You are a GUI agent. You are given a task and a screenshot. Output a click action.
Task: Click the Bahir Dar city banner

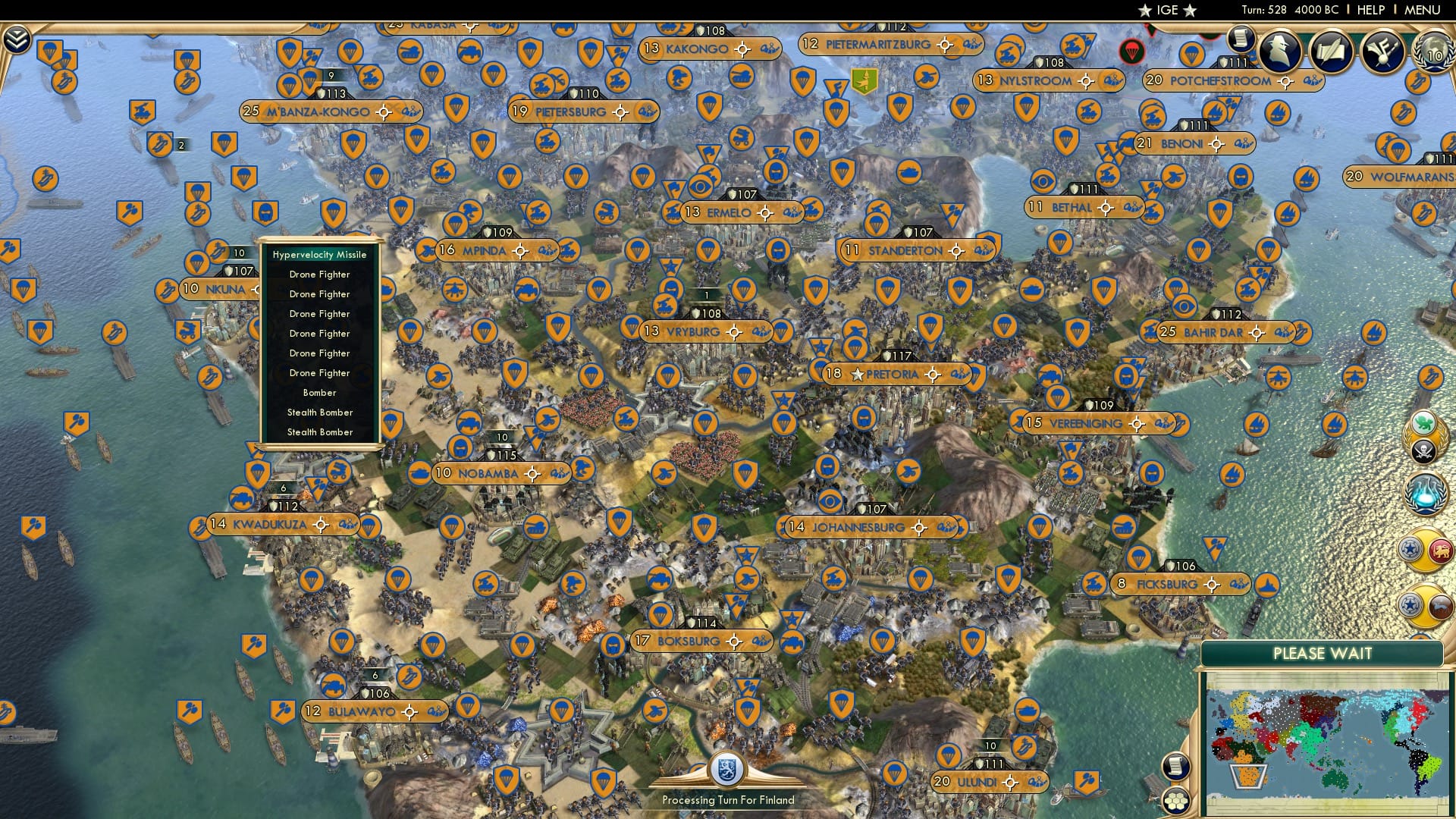[1213, 331]
